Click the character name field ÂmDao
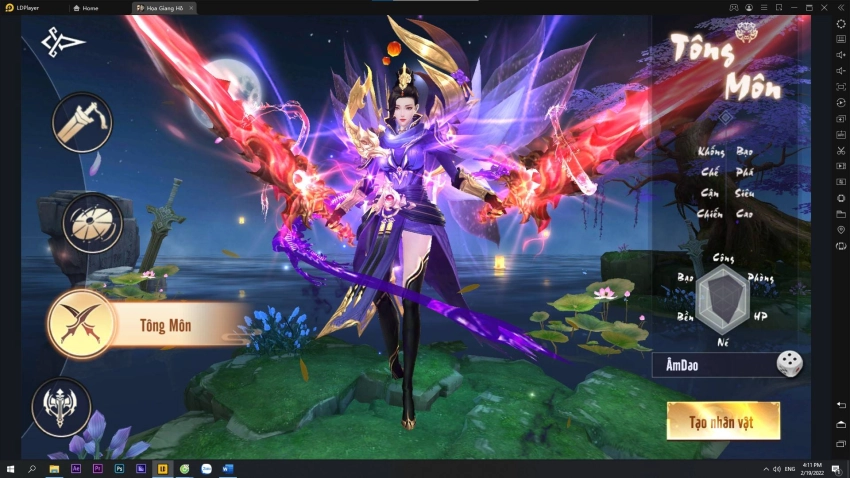Viewport: 850px width, 478px height. [714, 366]
